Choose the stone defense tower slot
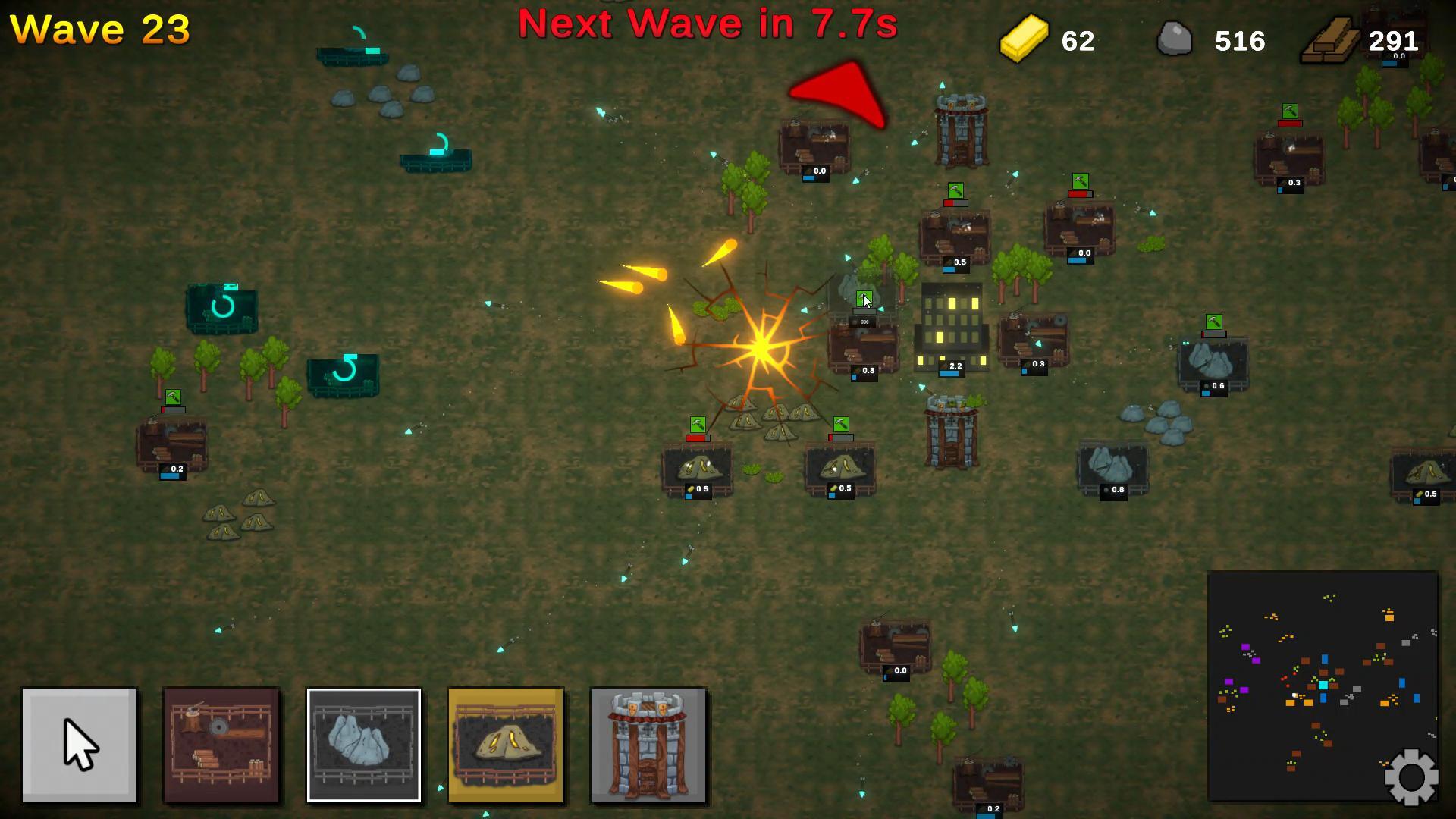This screenshot has width=1456, height=819. [x=648, y=745]
